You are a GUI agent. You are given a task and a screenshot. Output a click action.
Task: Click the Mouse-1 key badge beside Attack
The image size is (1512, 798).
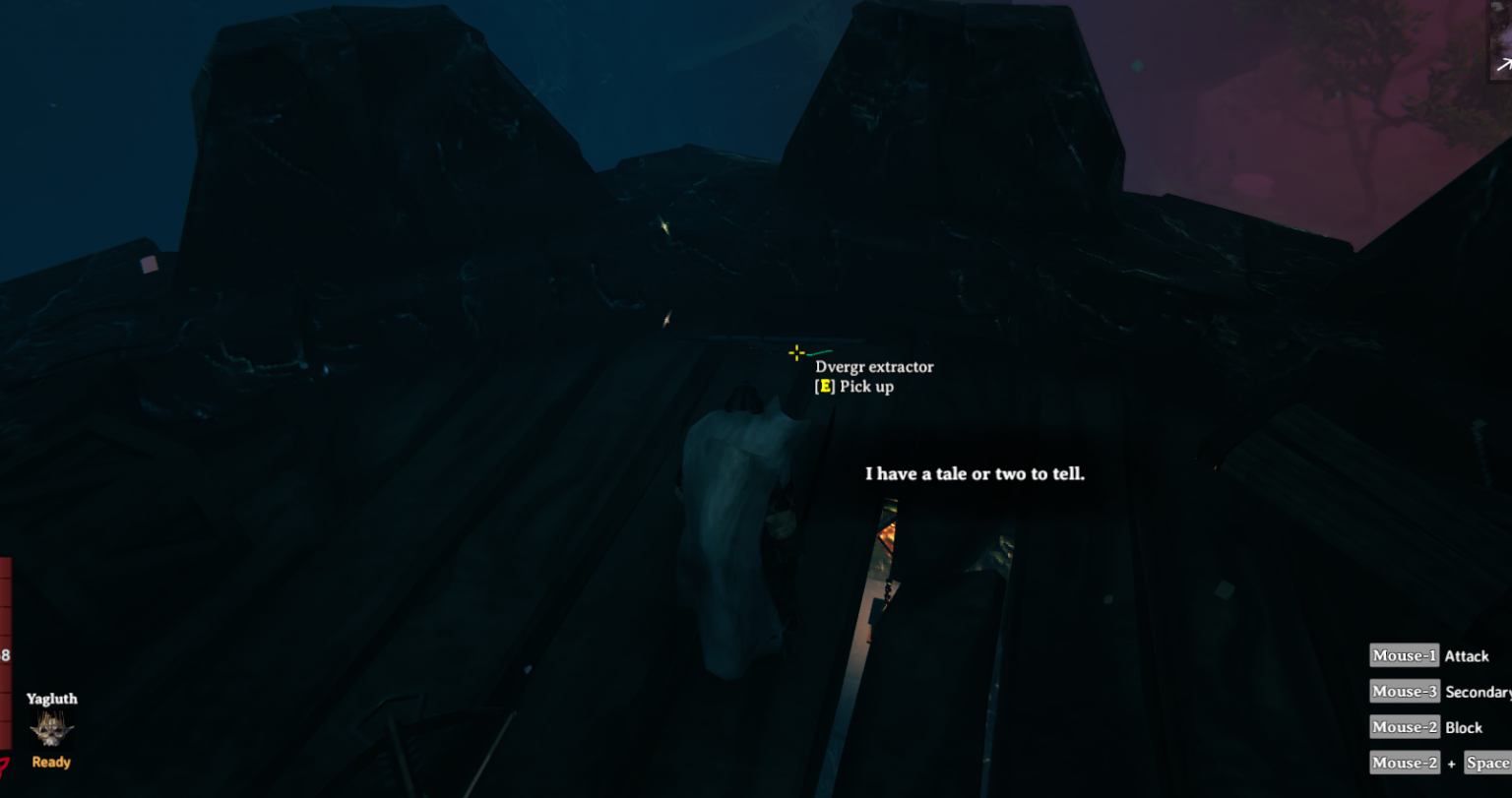(x=1403, y=655)
